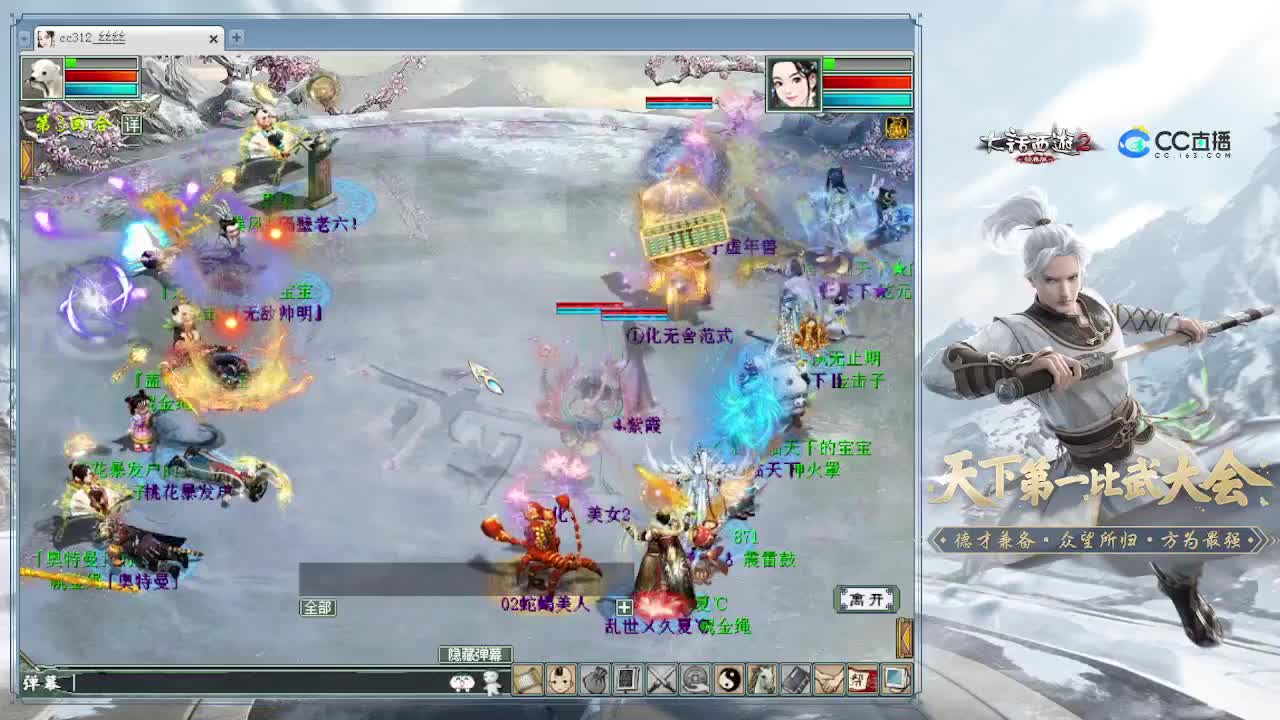The image size is (1280, 720).
Task: Expand the golden arrow panel on the right edge
Action: 905,637
